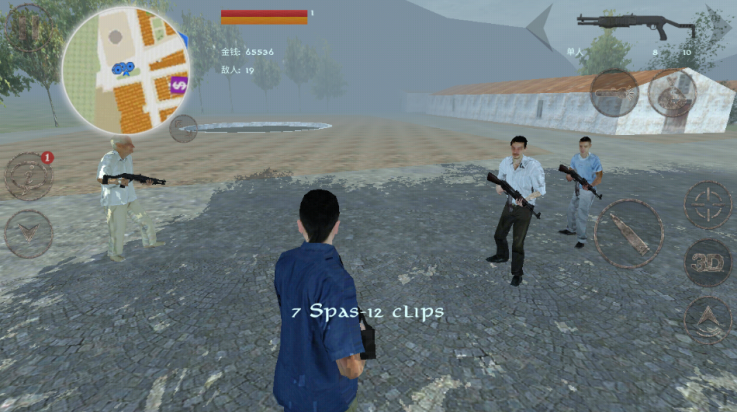Tap the round winged-emblem button
This screenshot has width=737, height=412.
pyautogui.click(x=29, y=233)
